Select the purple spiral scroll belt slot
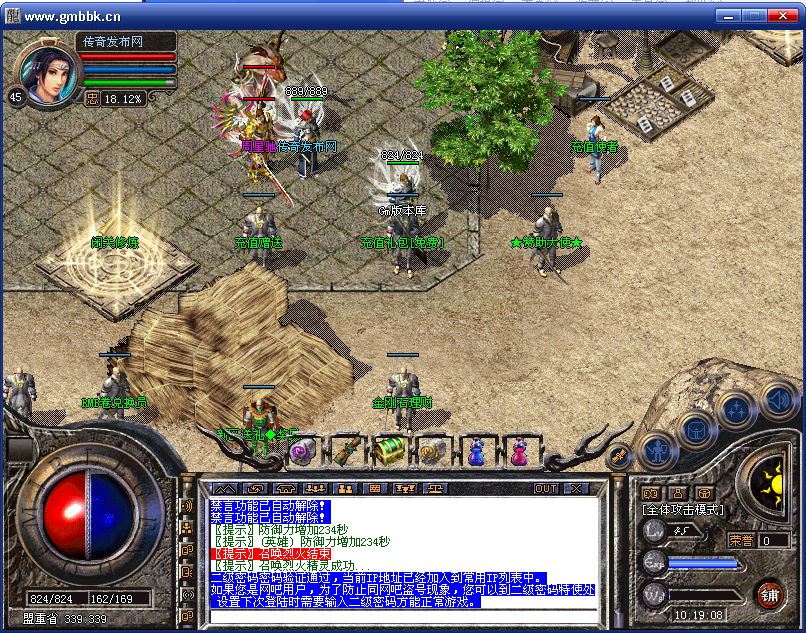The image size is (806, 633). tap(302, 451)
